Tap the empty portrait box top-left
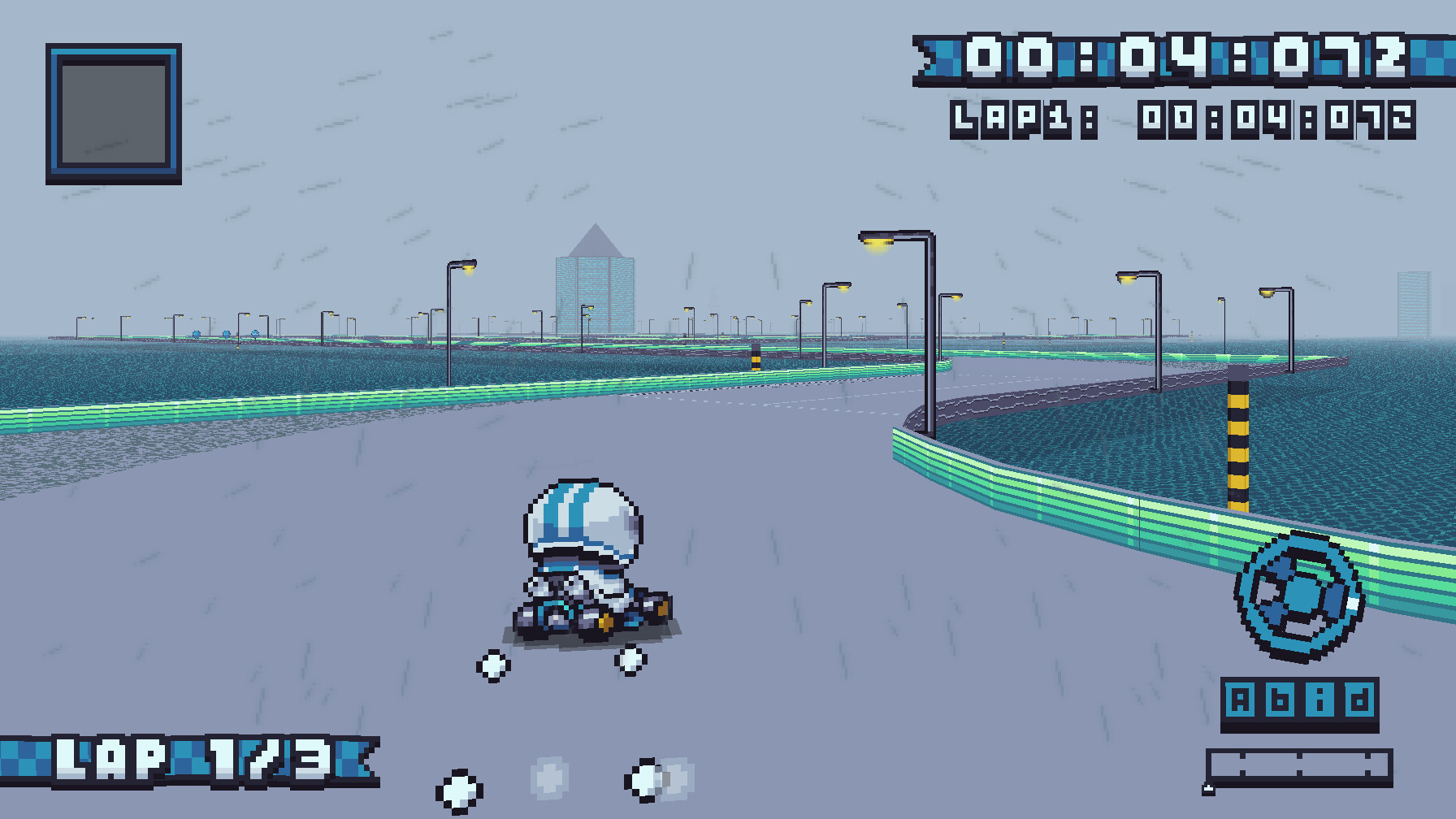1456x819 pixels. (x=111, y=114)
